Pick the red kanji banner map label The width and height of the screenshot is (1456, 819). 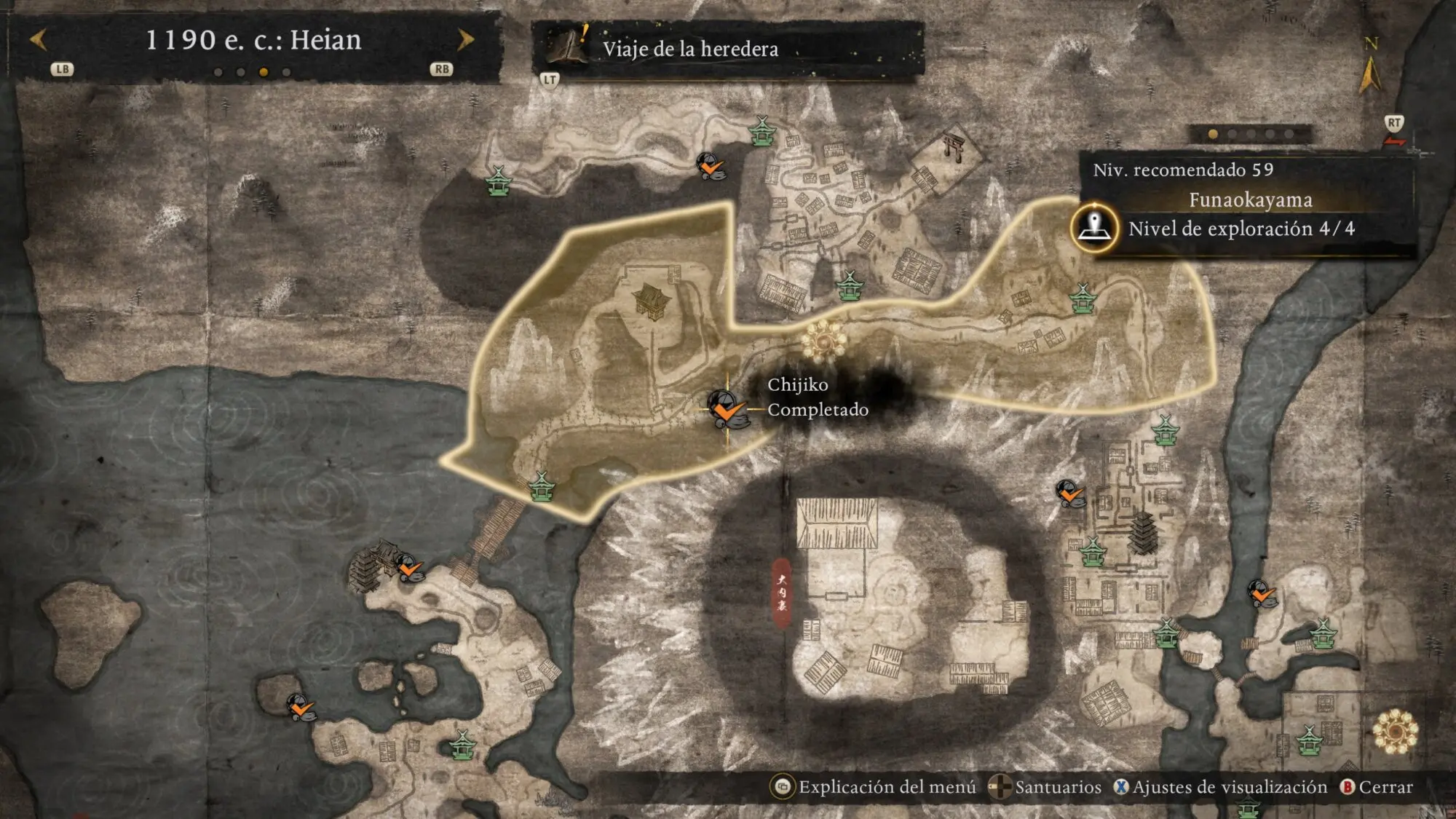coord(781,592)
